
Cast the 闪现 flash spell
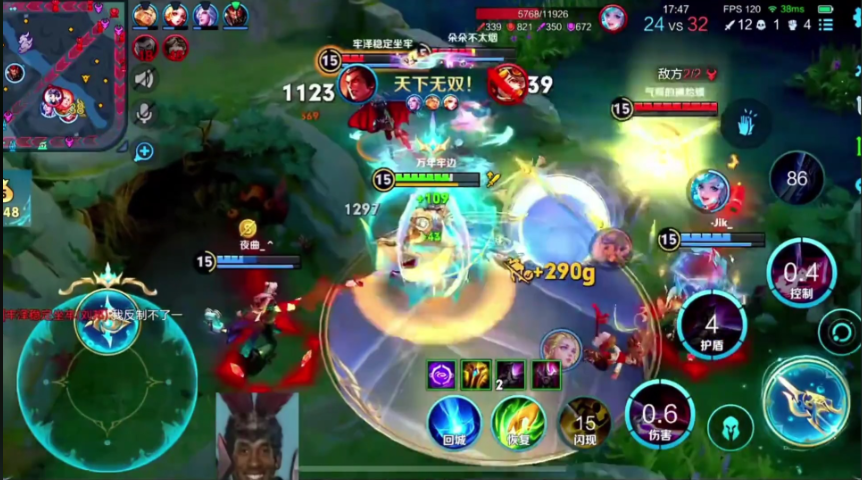pyautogui.click(x=585, y=422)
